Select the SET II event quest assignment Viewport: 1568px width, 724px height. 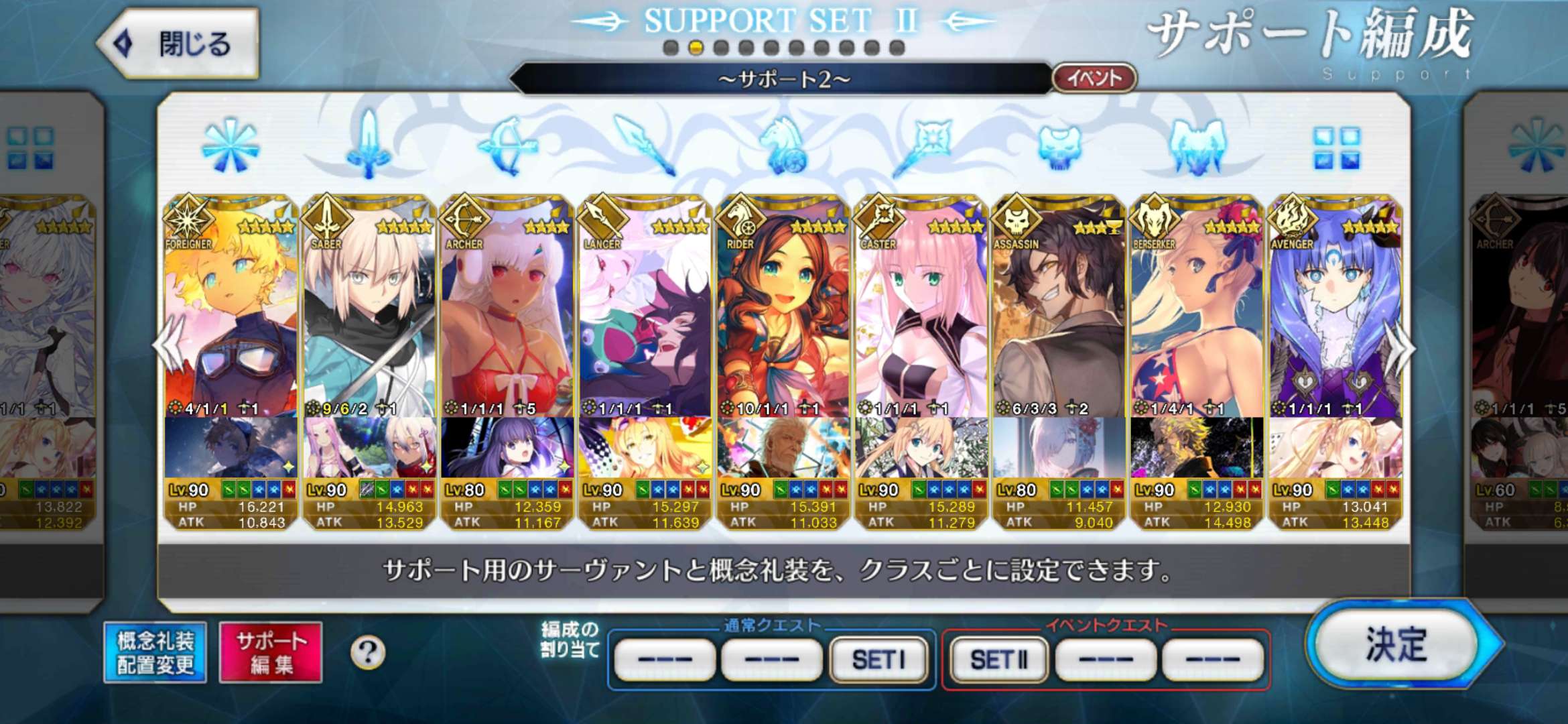998,660
